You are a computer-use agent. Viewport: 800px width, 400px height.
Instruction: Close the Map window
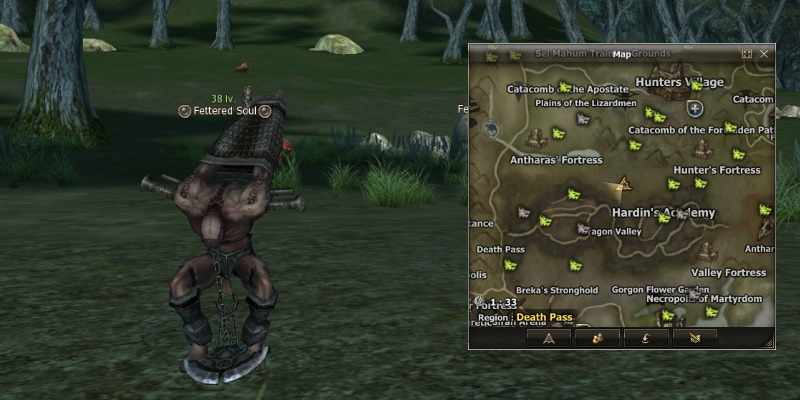pyautogui.click(x=764, y=54)
